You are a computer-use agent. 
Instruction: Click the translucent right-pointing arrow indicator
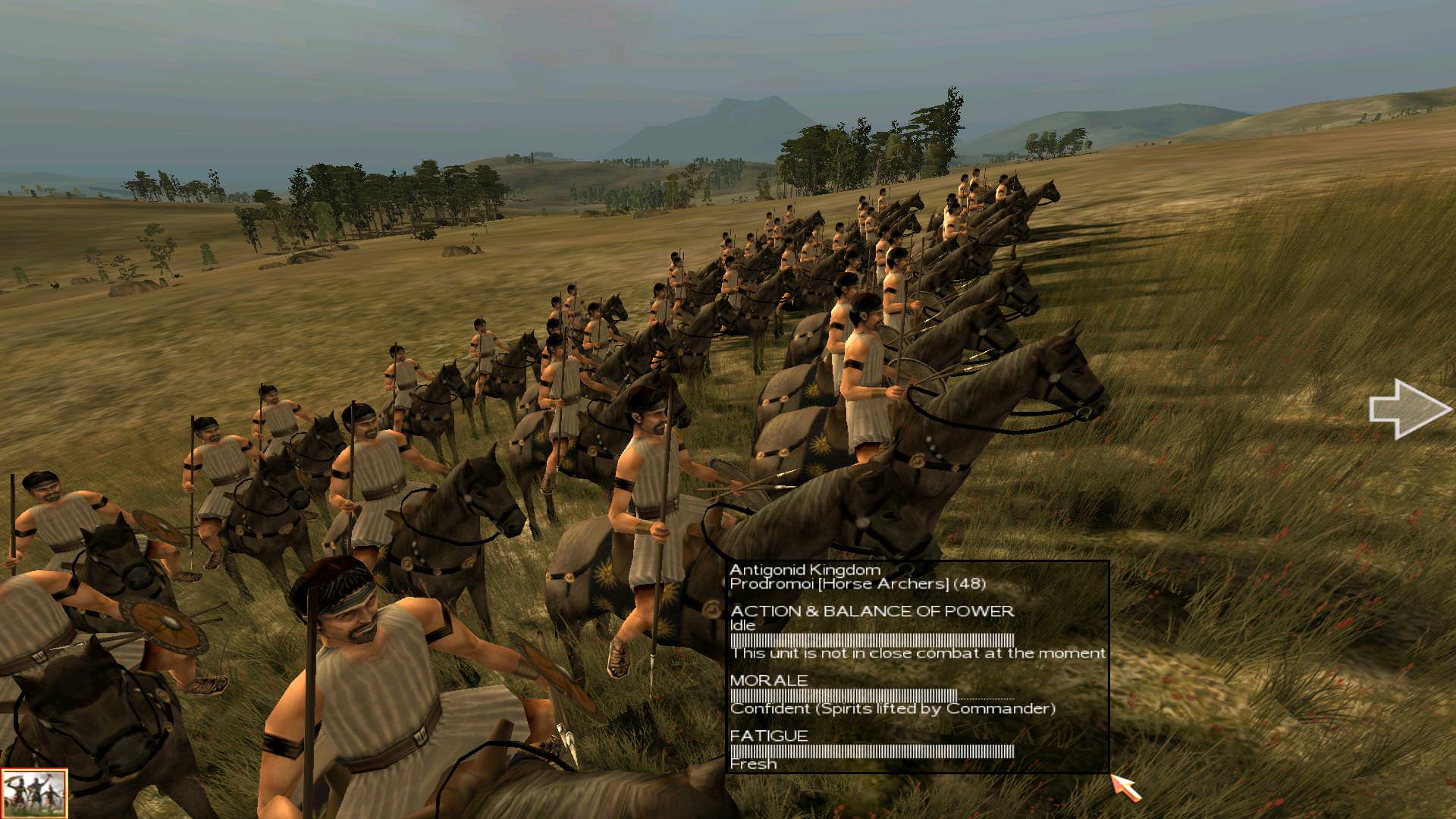pos(1408,409)
